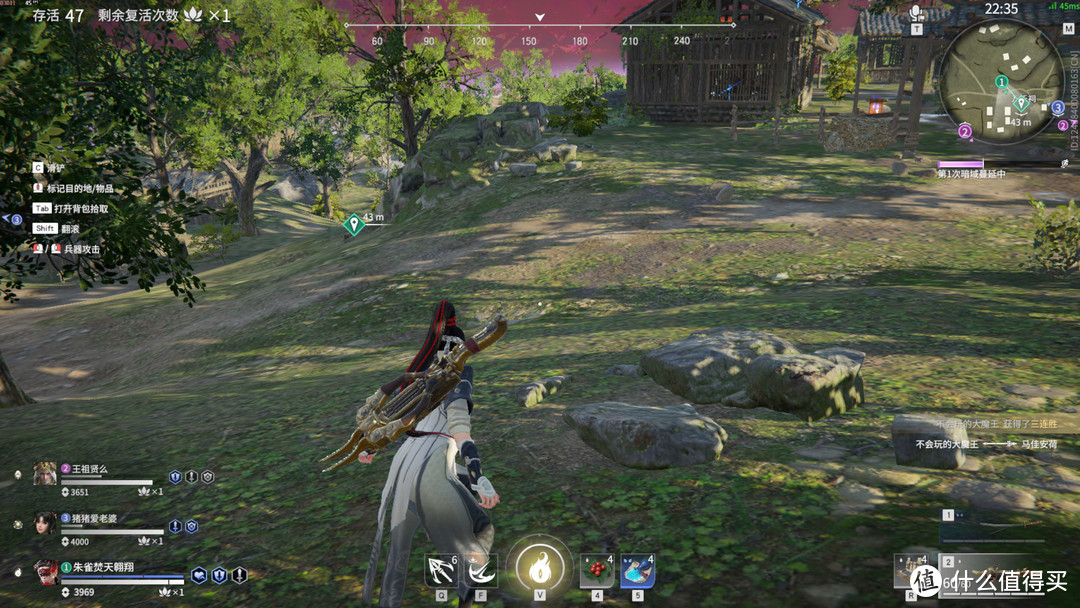Select teammate 猪猪爱老婆's portrait
Viewport: 1080px width, 608px height.
pyautogui.click(x=45, y=523)
